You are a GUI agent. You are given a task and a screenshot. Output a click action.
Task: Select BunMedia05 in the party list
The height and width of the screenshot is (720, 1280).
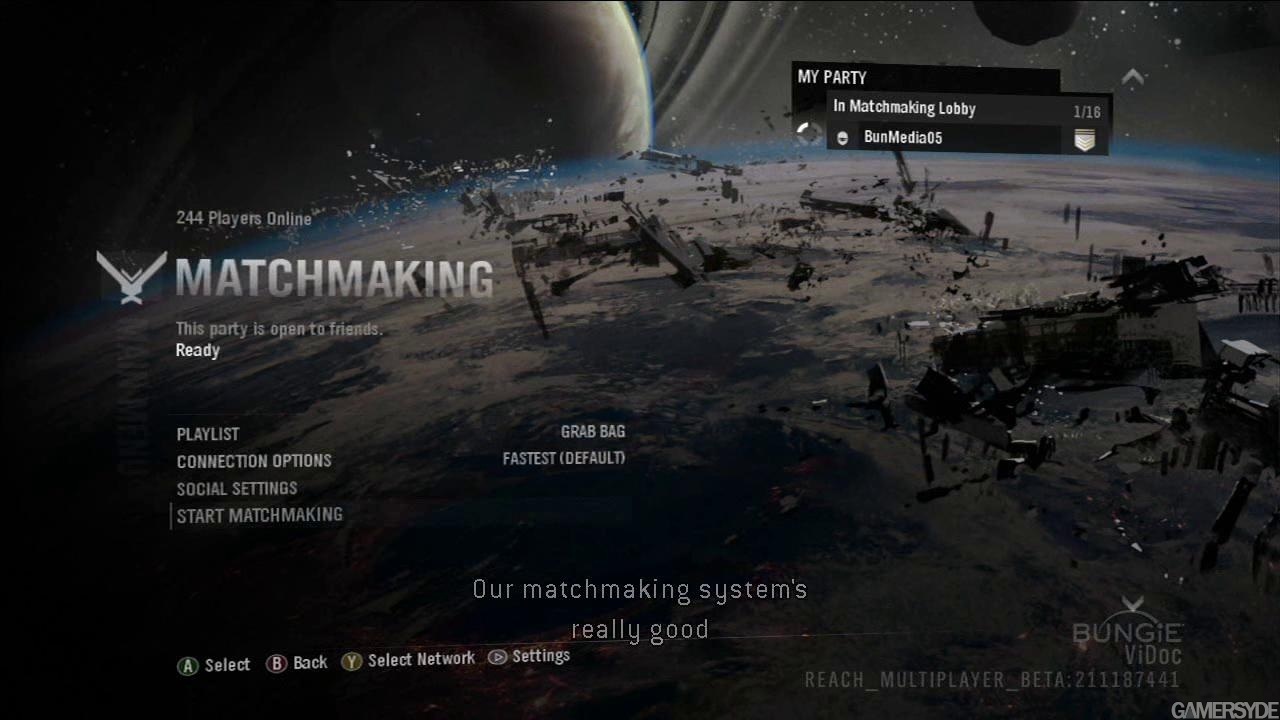click(x=903, y=138)
